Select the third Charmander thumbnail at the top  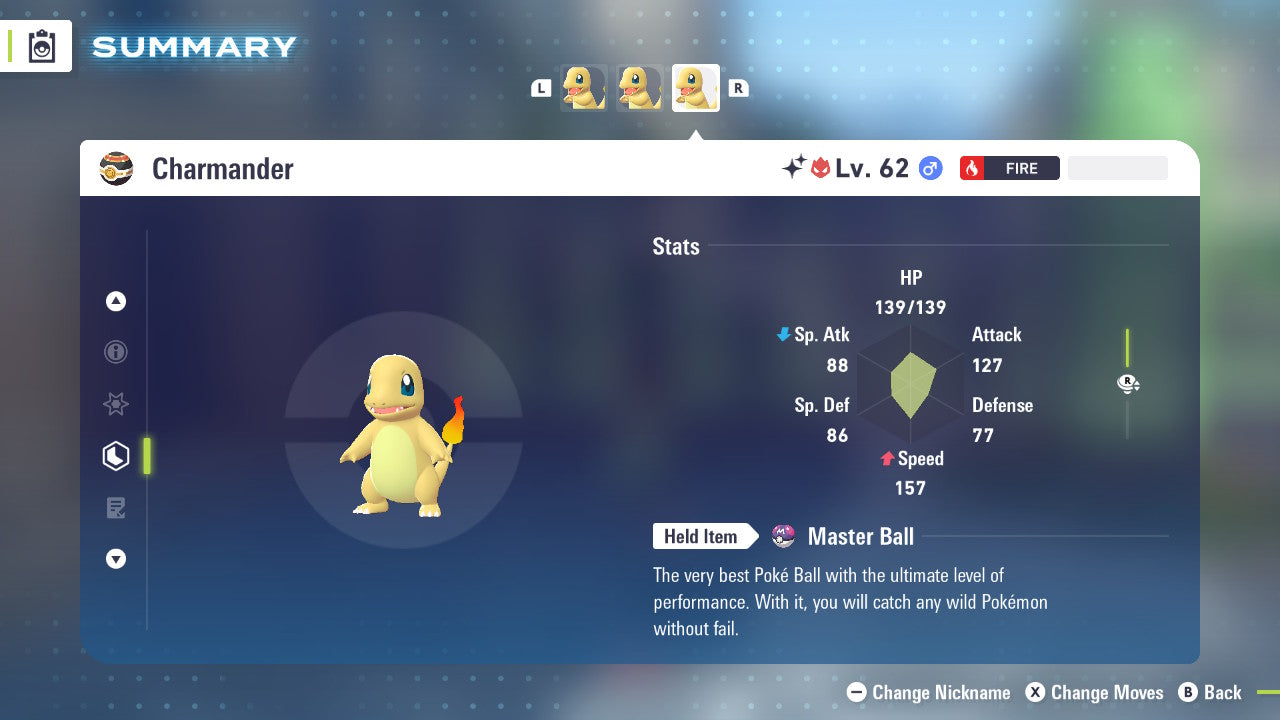pyautogui.click(x=694, y=87)
